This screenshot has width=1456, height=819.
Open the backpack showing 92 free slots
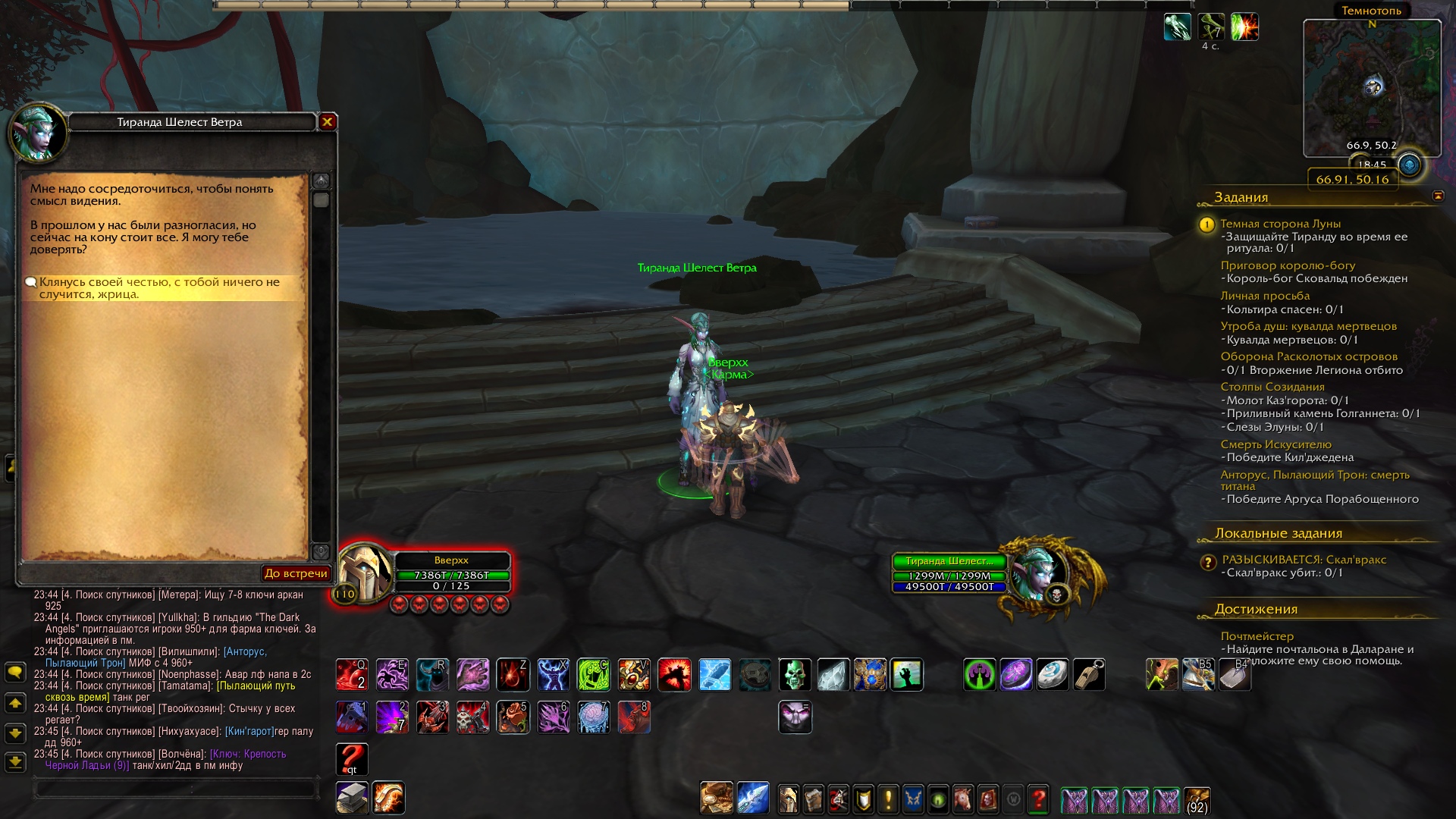[1197, 800]
